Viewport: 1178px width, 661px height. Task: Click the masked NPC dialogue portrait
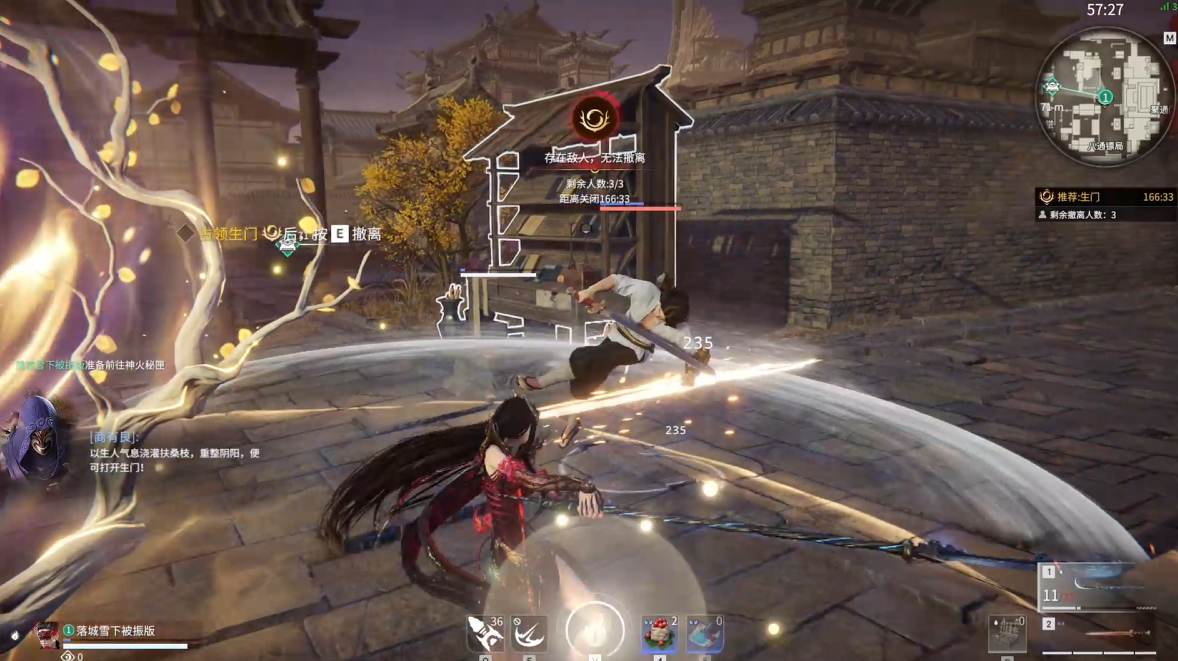(36, 438)
